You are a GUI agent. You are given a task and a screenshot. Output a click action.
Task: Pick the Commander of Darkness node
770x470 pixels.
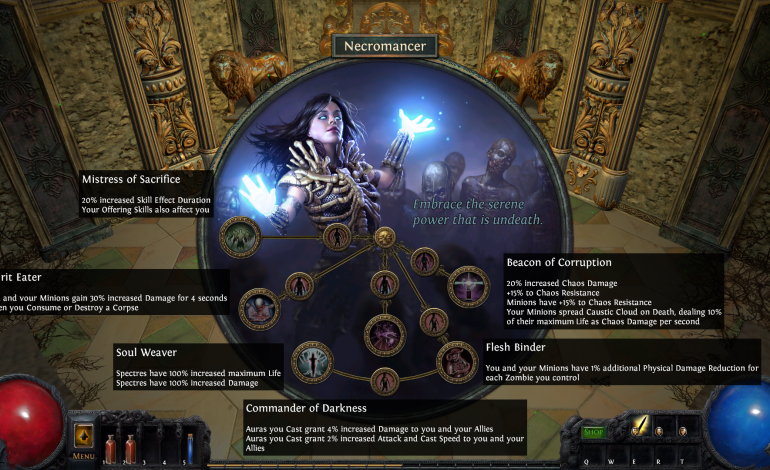(384, 334)
